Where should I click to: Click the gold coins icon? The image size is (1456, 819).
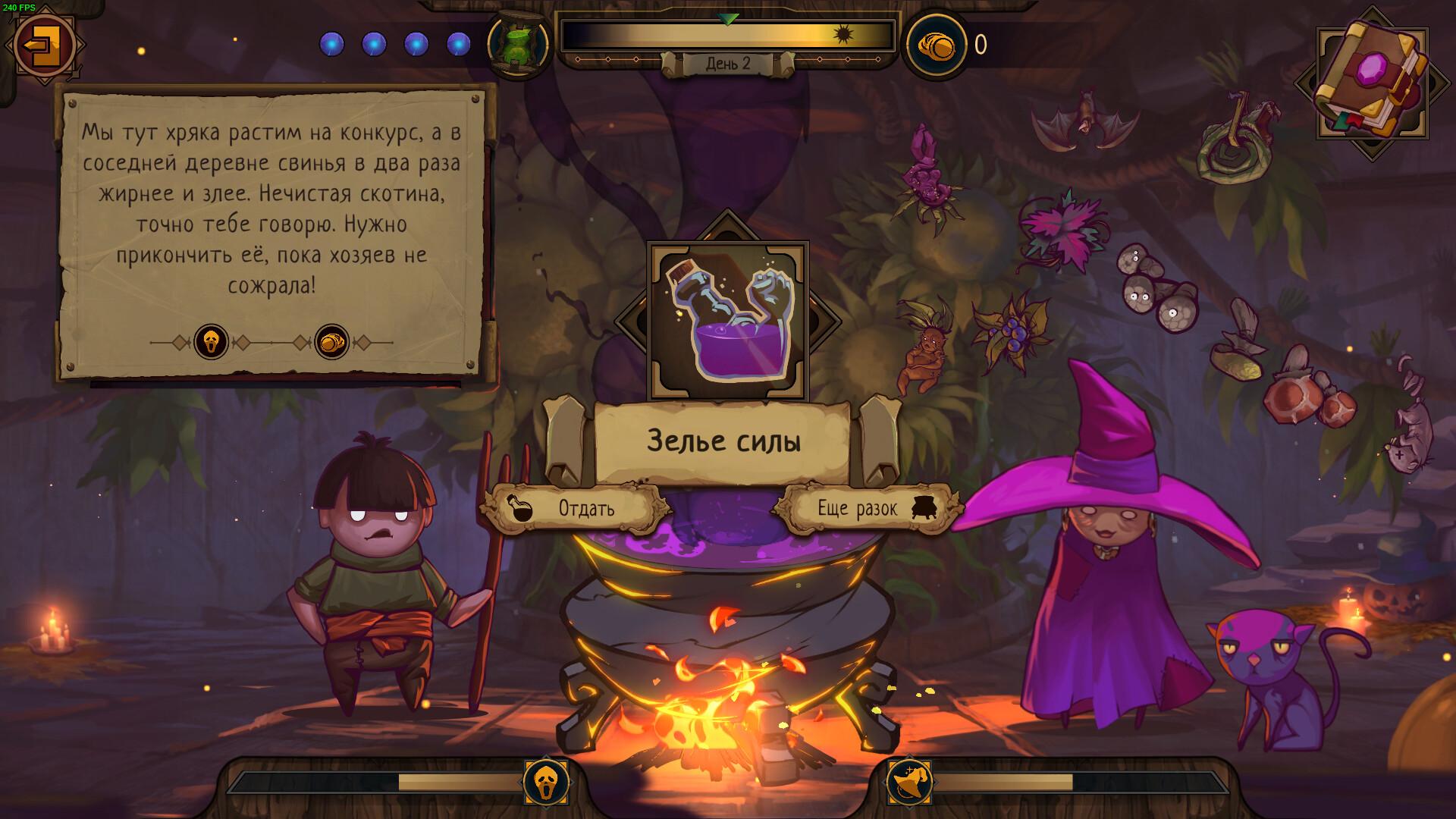937,45
